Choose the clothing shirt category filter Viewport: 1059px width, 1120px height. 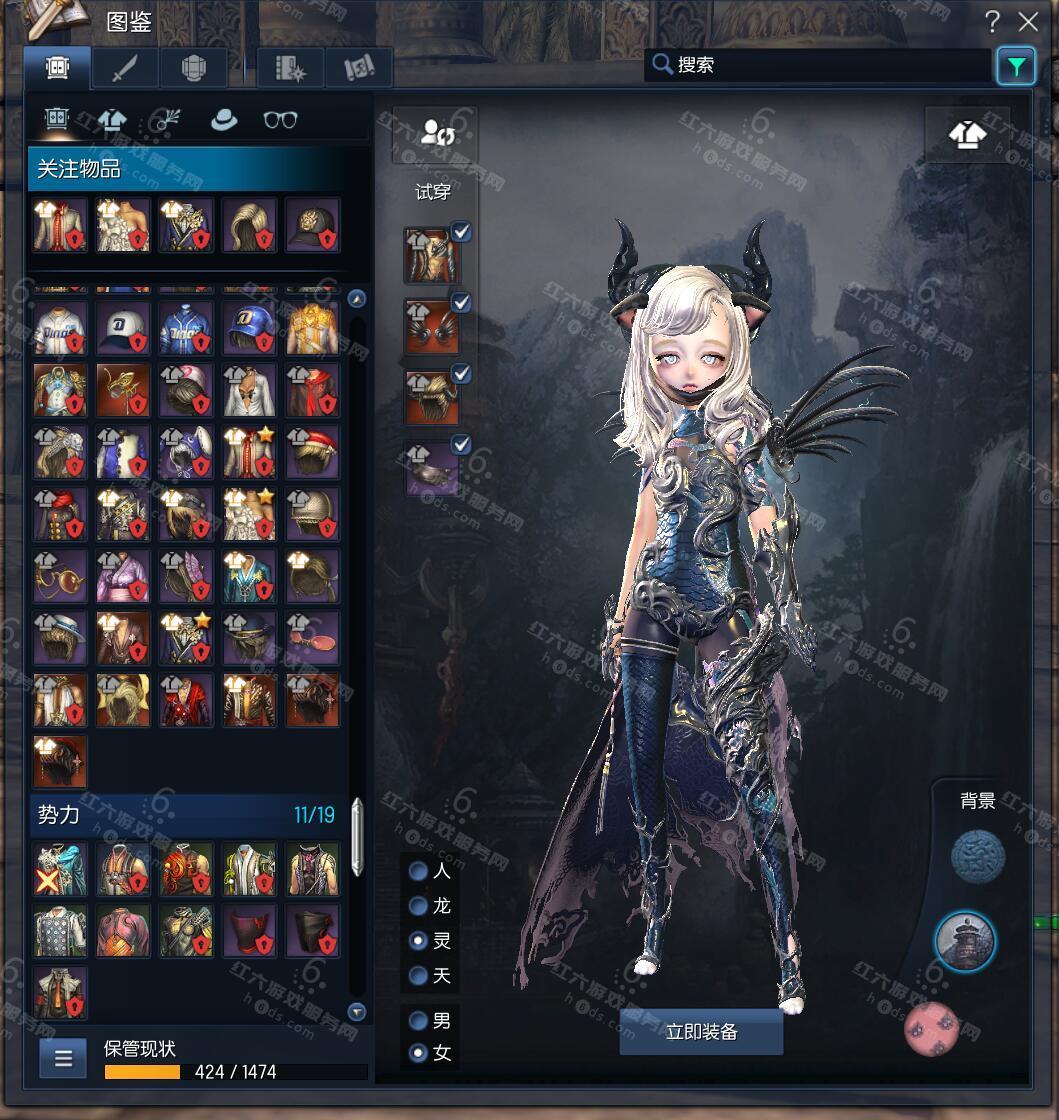pyautogui.click(x=112, y=120)
